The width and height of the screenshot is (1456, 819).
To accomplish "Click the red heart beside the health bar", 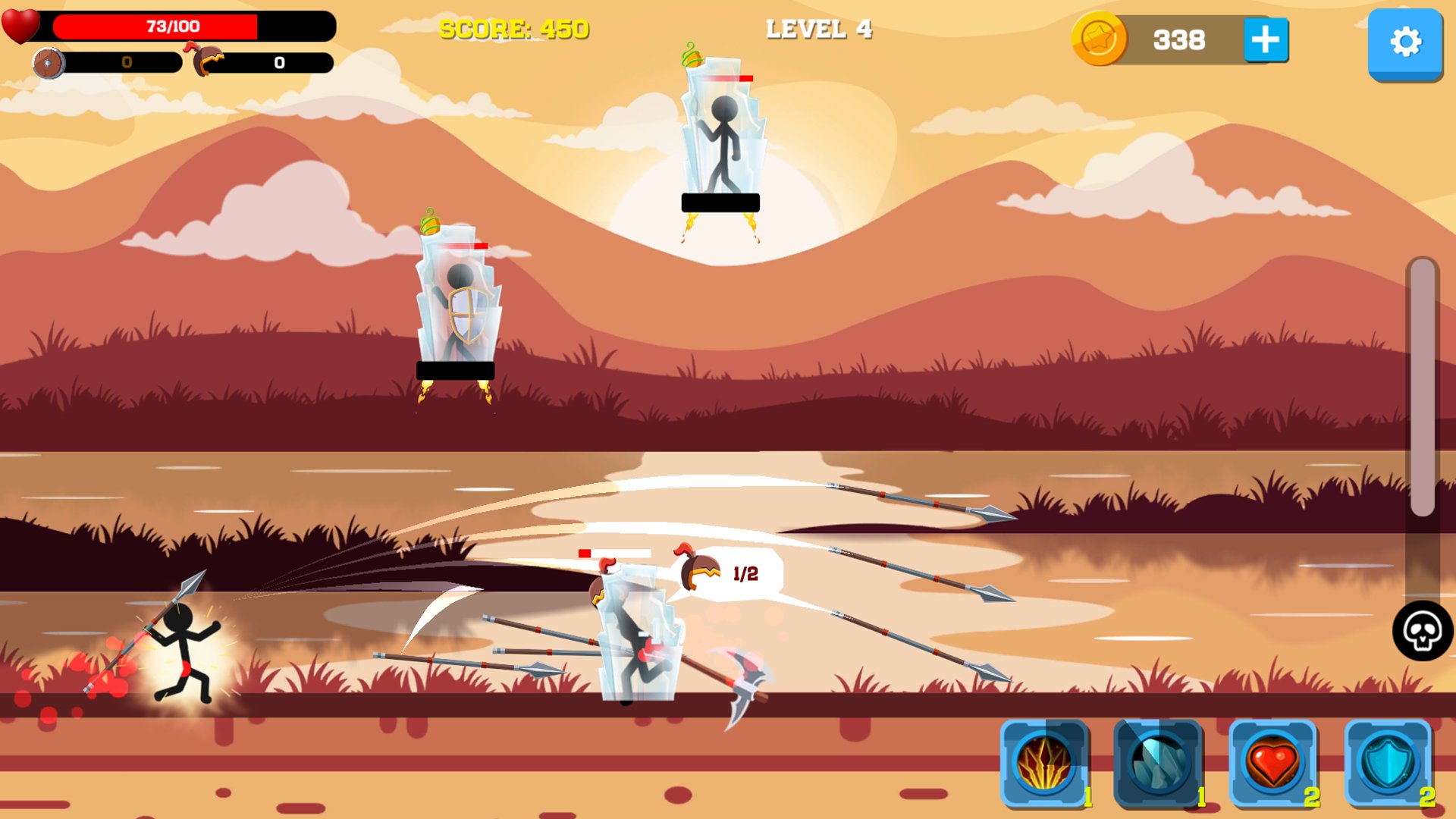I will [20, 25].
